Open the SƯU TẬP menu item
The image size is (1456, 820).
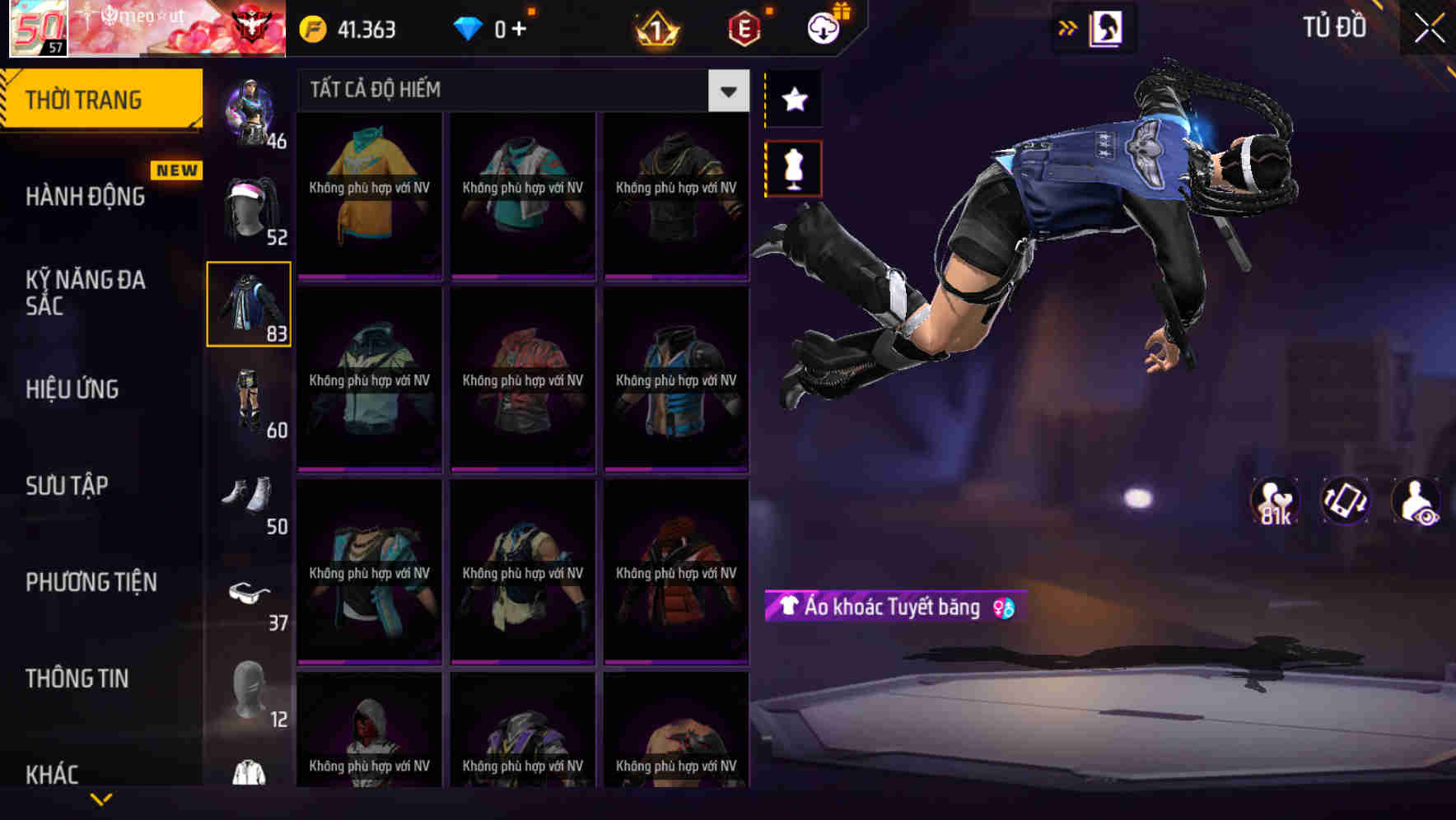coord(68,487)
